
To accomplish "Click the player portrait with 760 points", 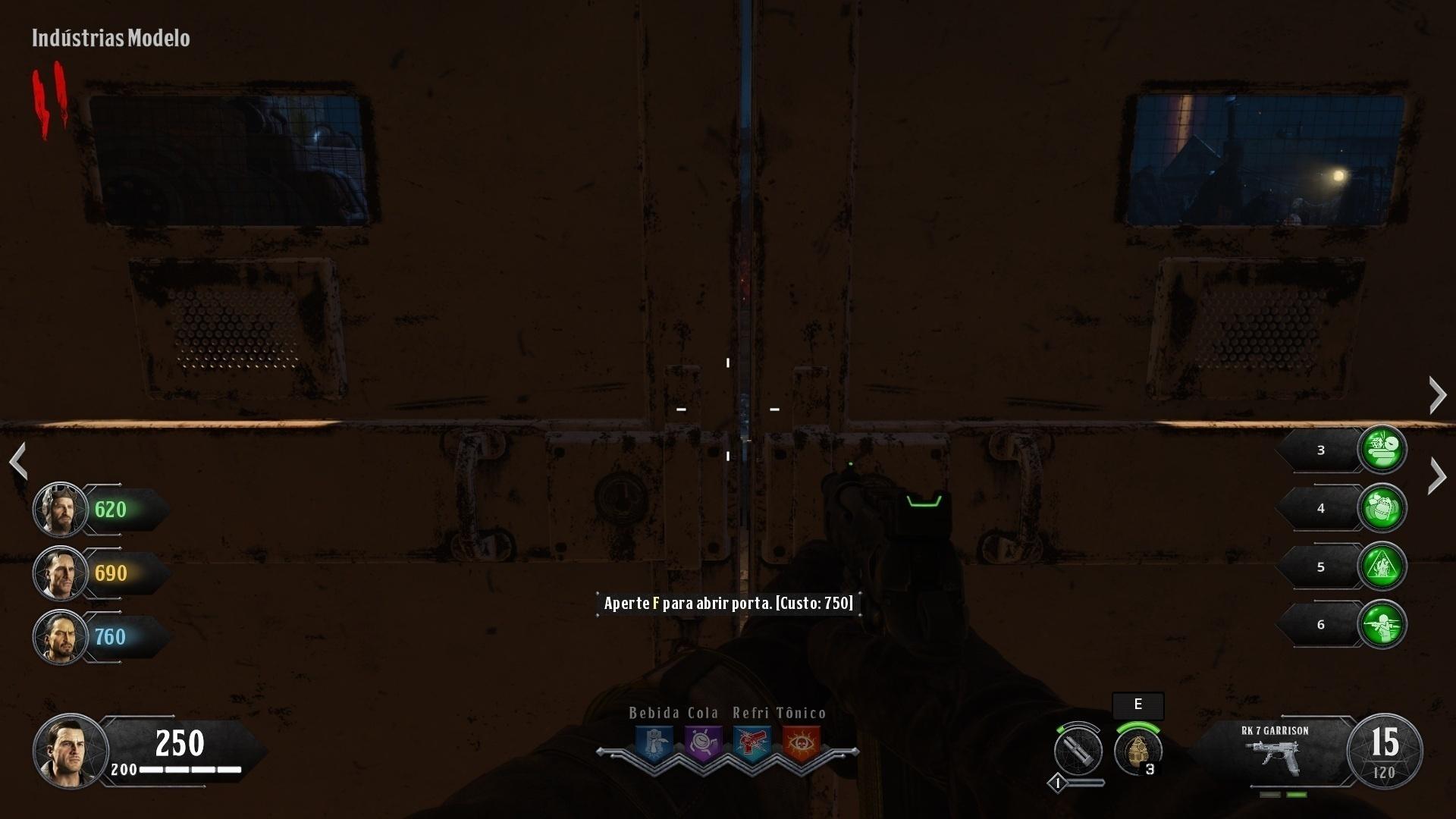I will tap(60, 638).
